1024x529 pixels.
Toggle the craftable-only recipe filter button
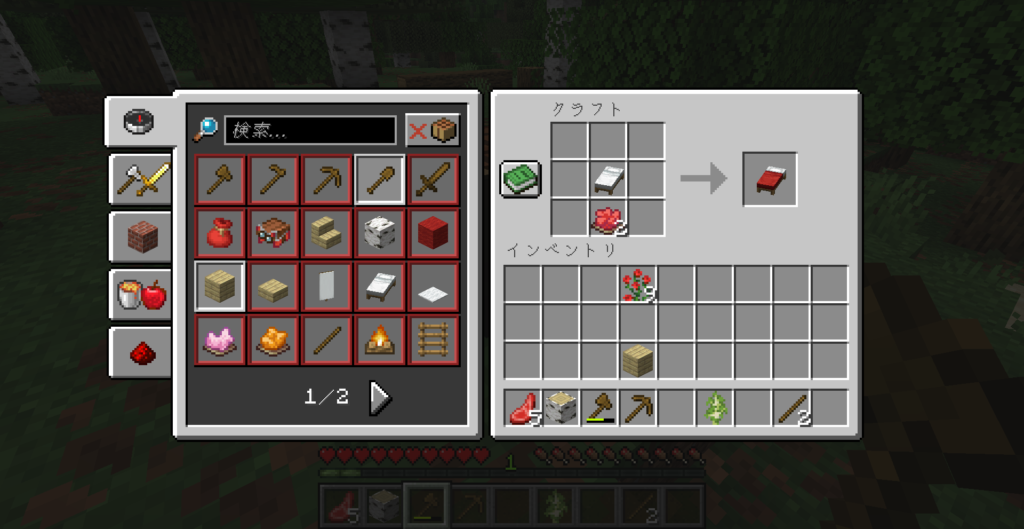tap(433, 130)
